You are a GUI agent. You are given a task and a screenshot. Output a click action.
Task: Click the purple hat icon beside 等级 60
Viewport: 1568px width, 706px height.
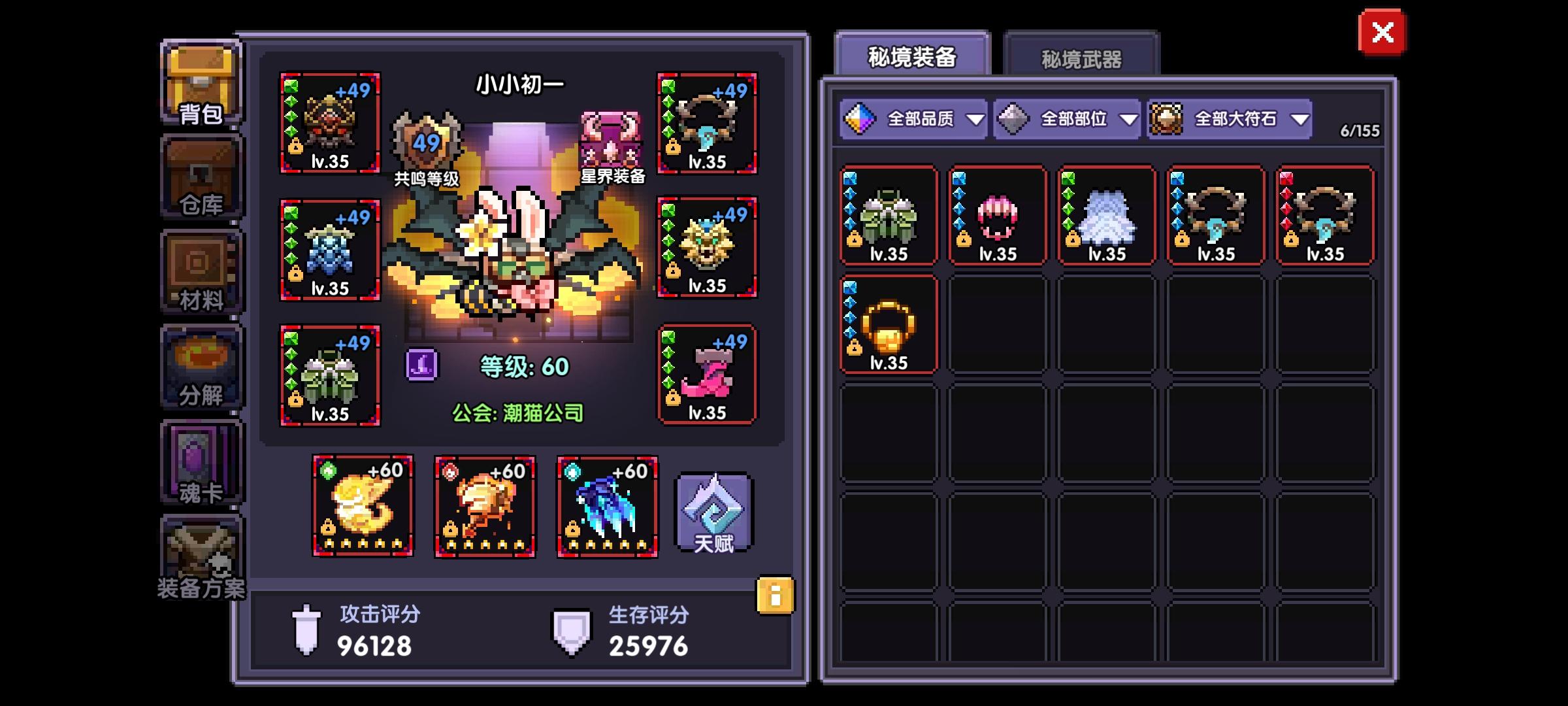pos(423,366)
